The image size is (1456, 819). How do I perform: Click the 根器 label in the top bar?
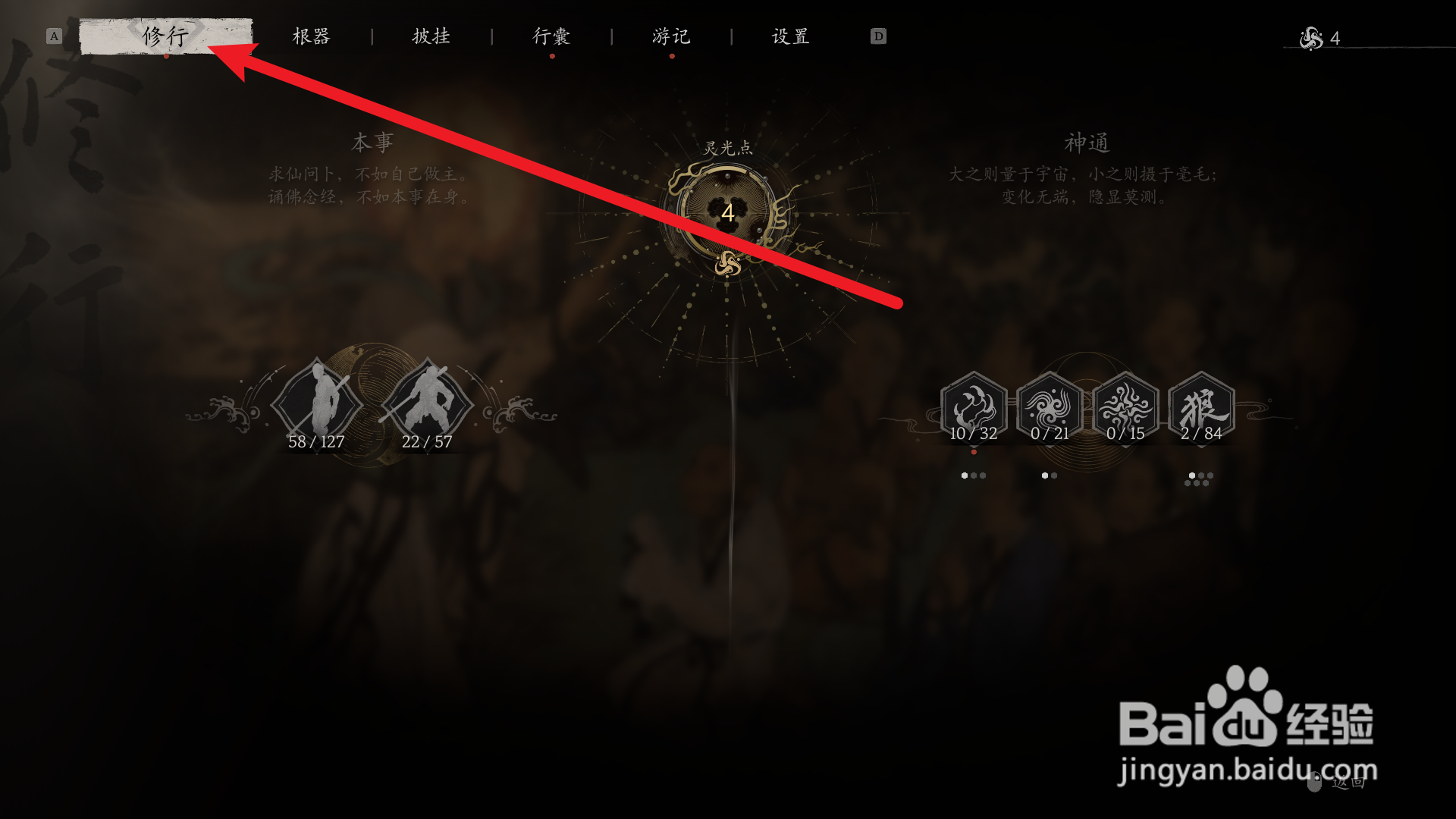[x=311, y=36]
